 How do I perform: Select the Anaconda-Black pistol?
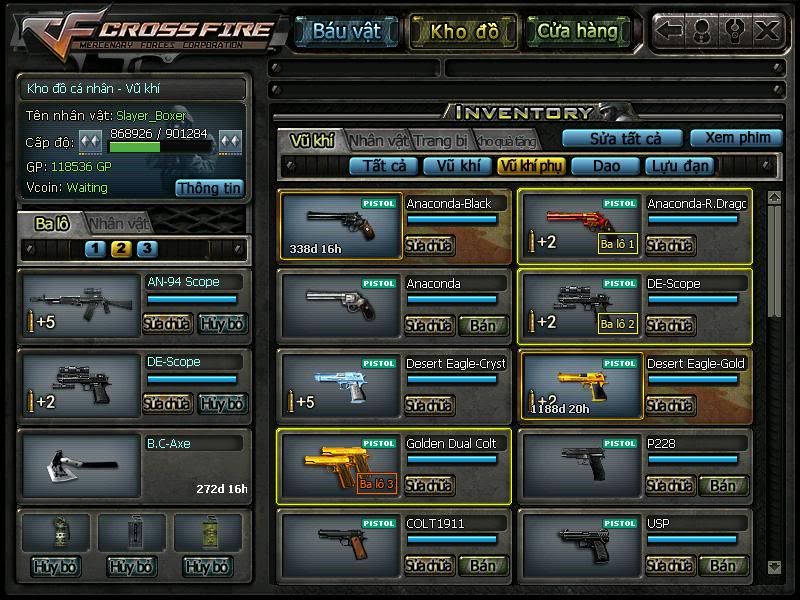341,226
